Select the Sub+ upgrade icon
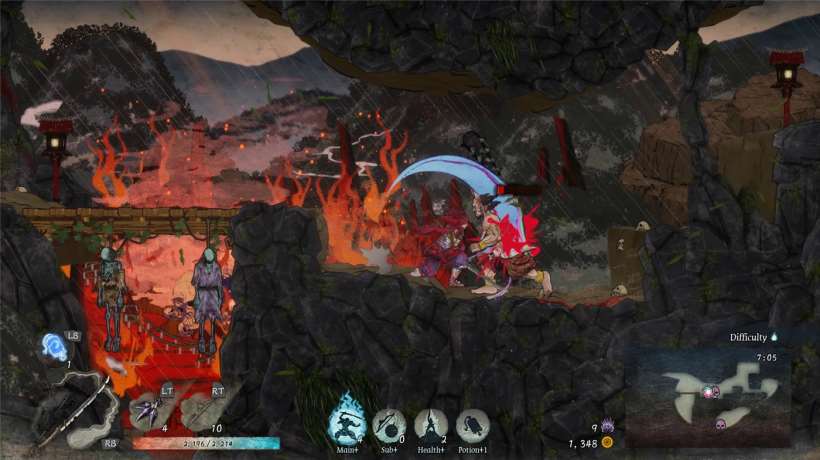This screenshot has height=460, width=820. [x=389, y=425]
